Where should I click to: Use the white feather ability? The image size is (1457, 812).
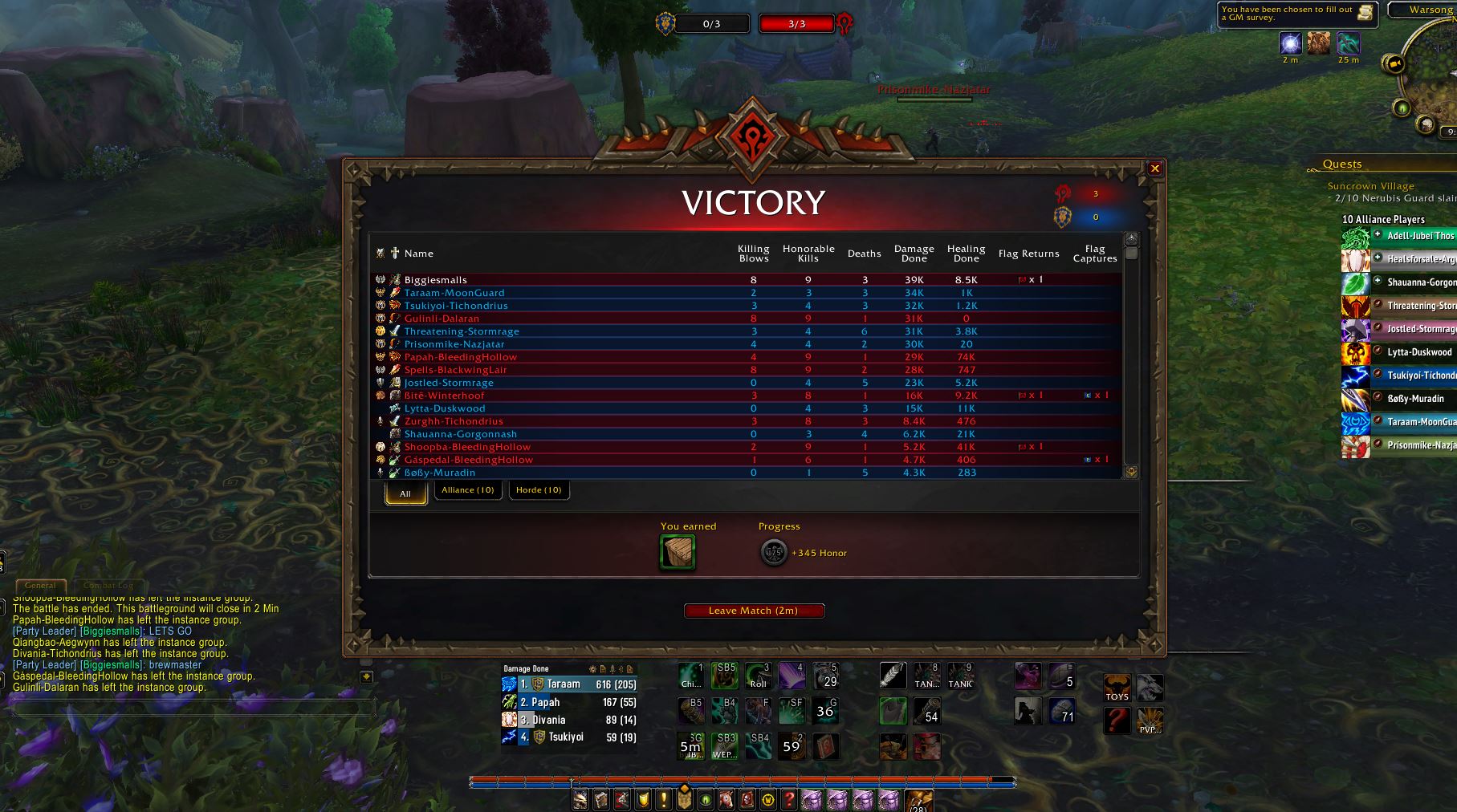(893, 676)
